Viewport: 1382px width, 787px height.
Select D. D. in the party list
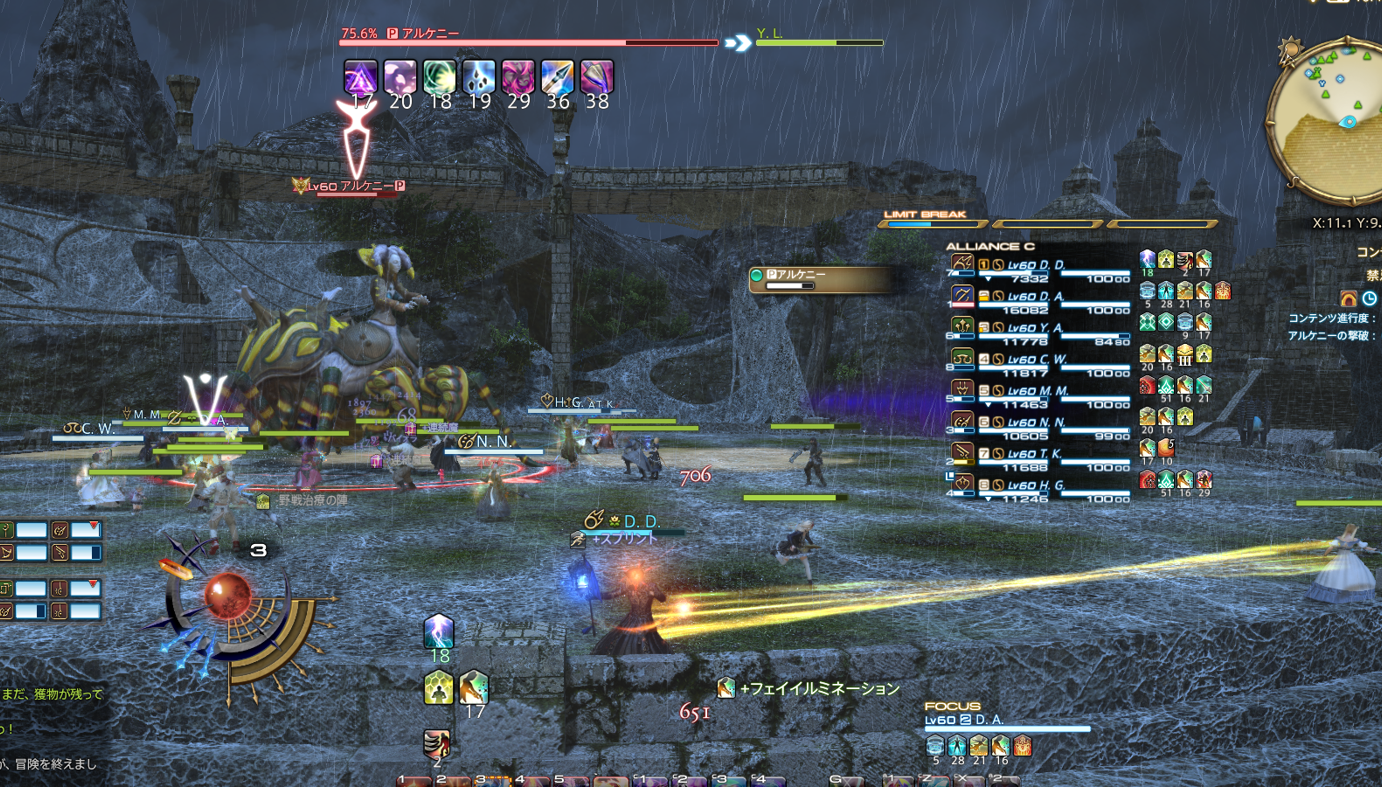click(x=1040, y=266)
